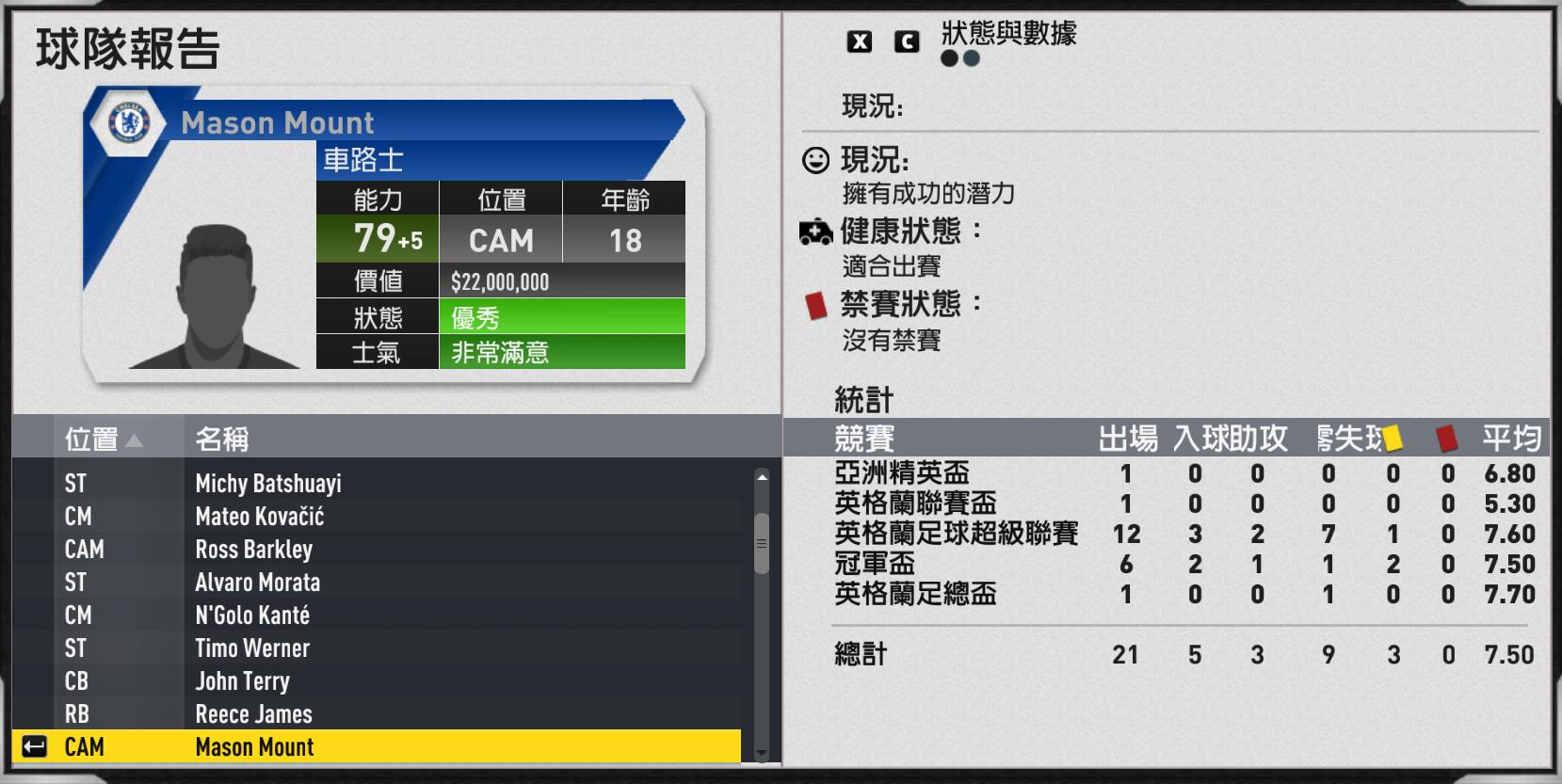Click the 球隊報告 page title

pos(128,51)
